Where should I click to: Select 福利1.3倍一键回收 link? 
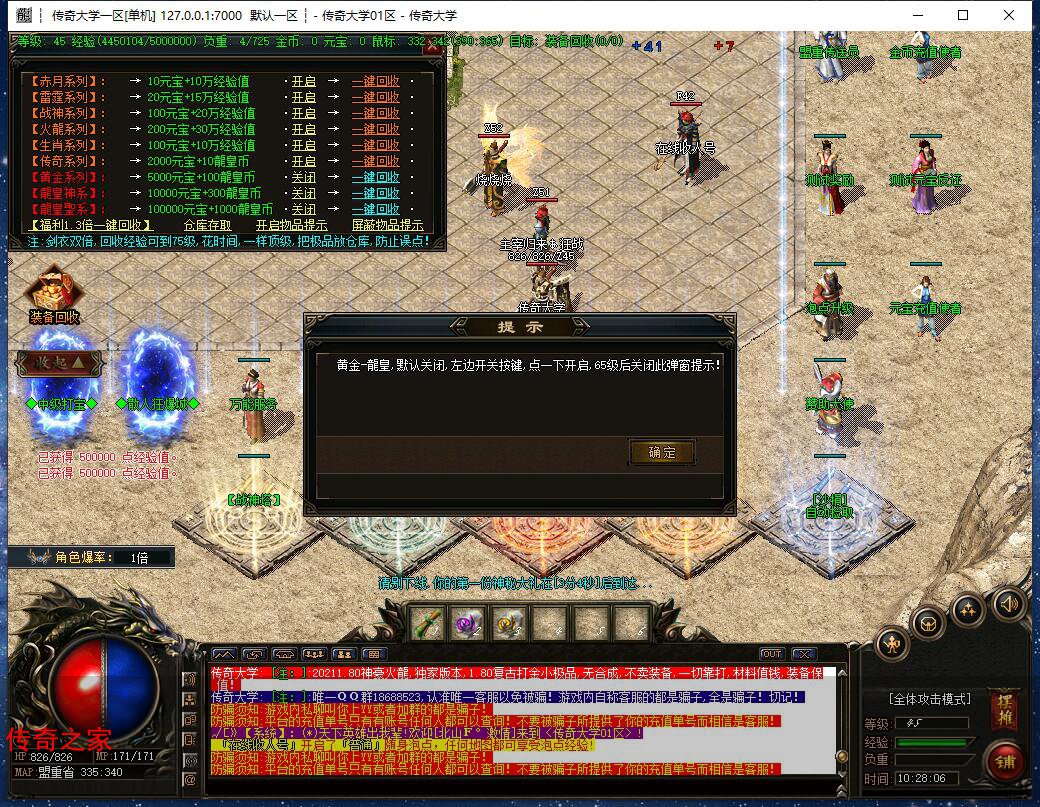pyautogui.click(x=87, y=225)
